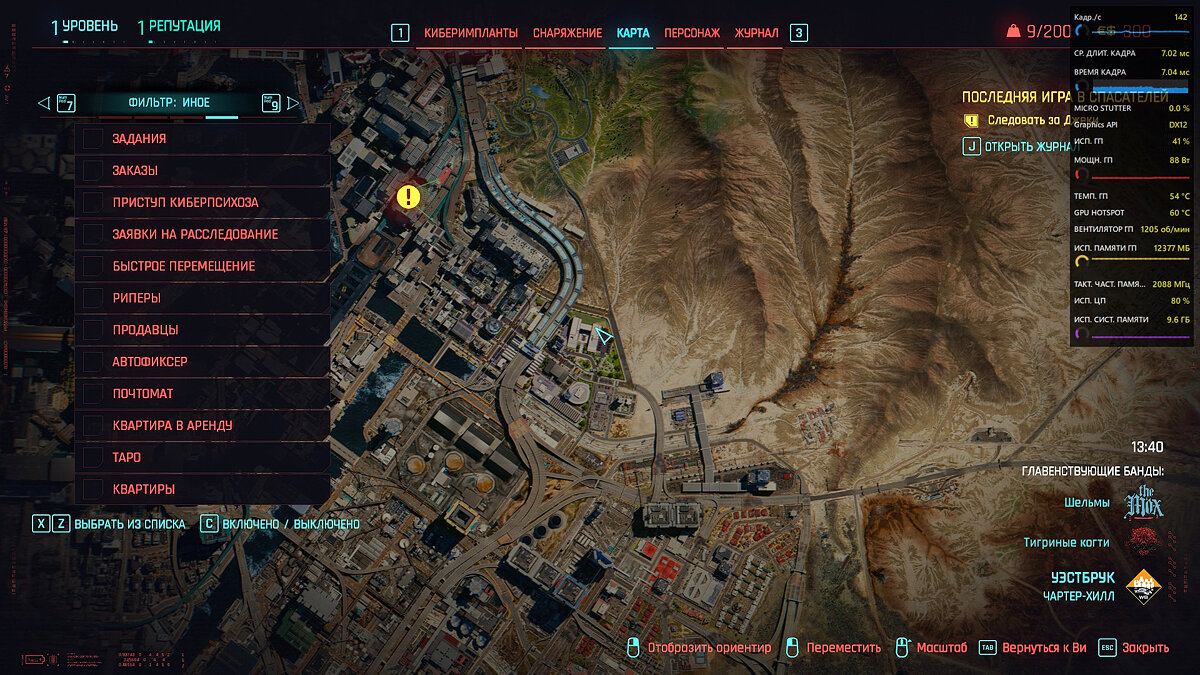Enable the Квартиры filter
This screenshot has height=675, width=1200.
click(x=94, y=489)
